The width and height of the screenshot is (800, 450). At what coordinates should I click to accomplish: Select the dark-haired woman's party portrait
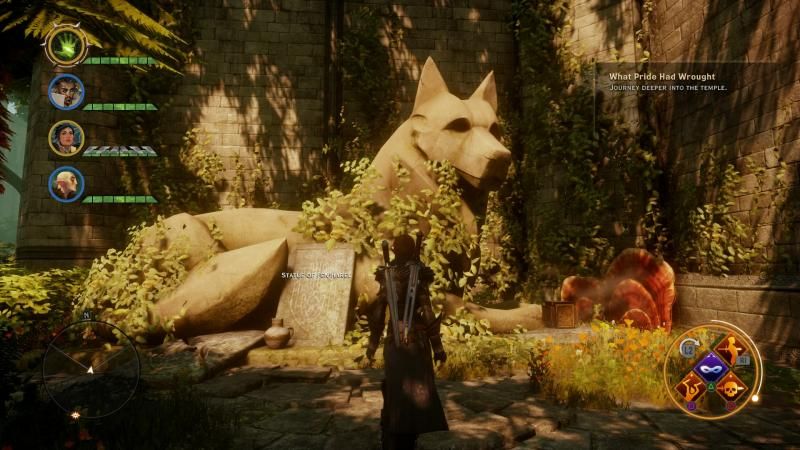[x=66, y=137]
